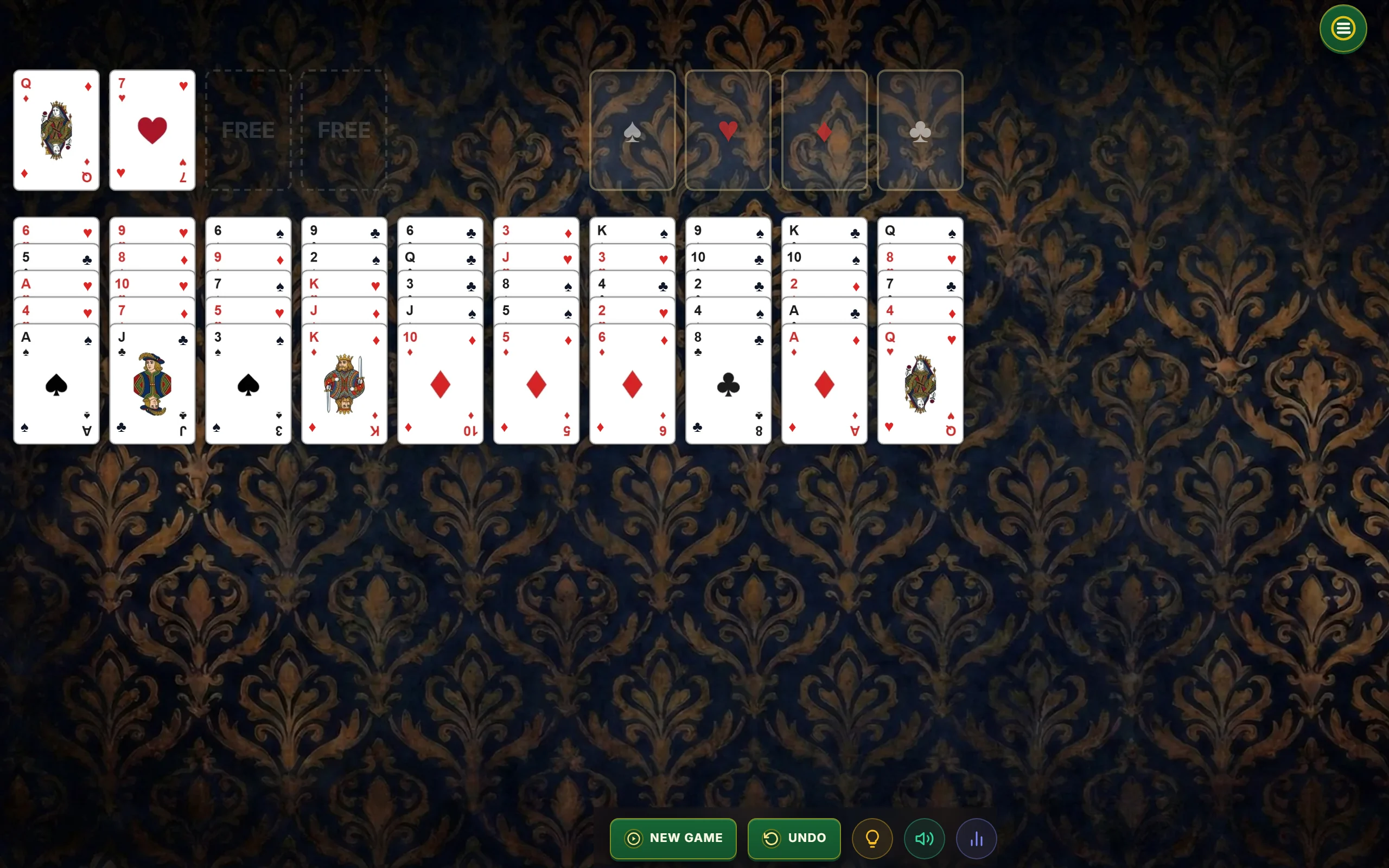1389x868 pixels.
Task: Select the King of Diamonds card
Action: [343, 385]
